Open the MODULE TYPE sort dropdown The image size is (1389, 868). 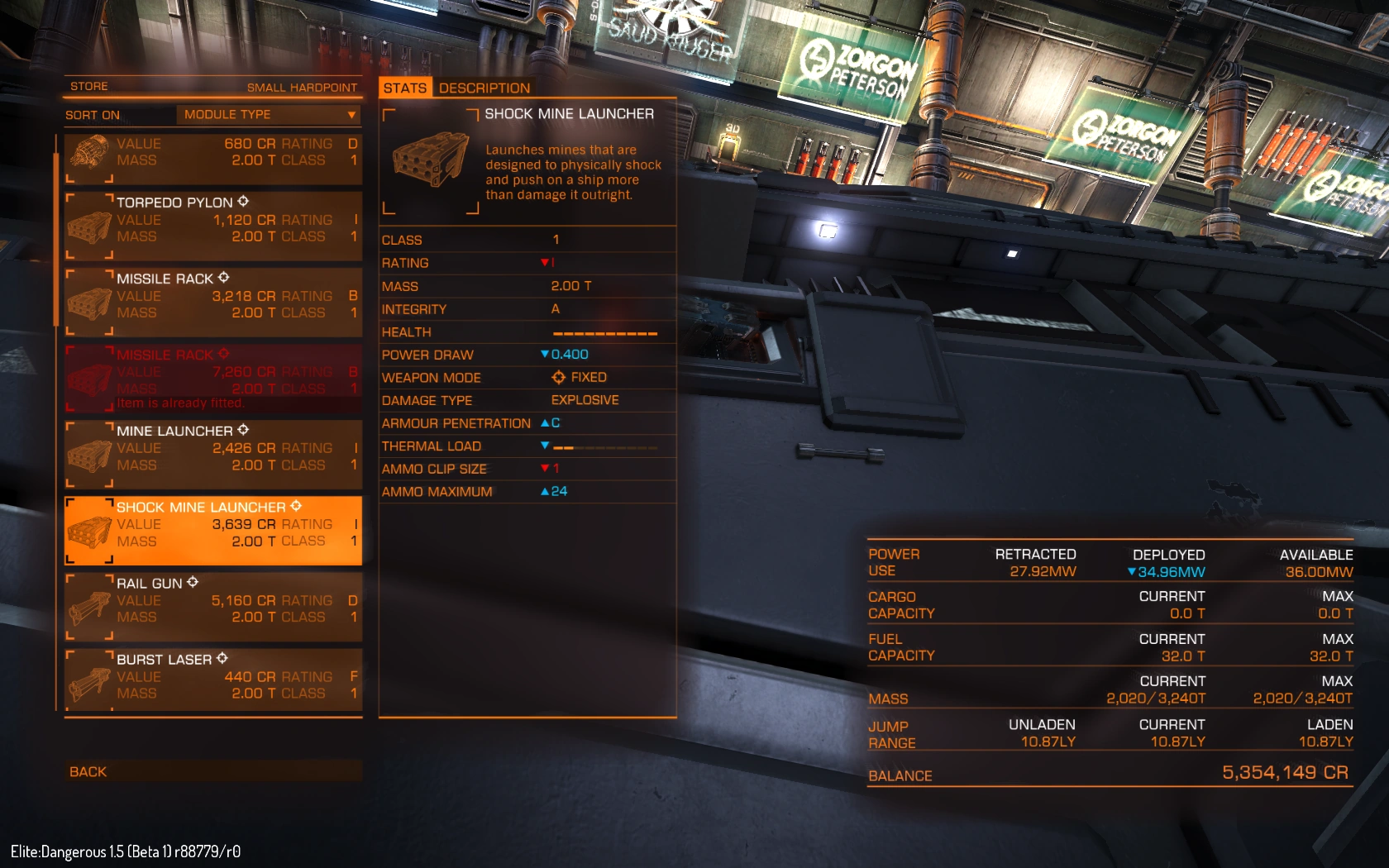pyautogui.click(x=267, y=115)
